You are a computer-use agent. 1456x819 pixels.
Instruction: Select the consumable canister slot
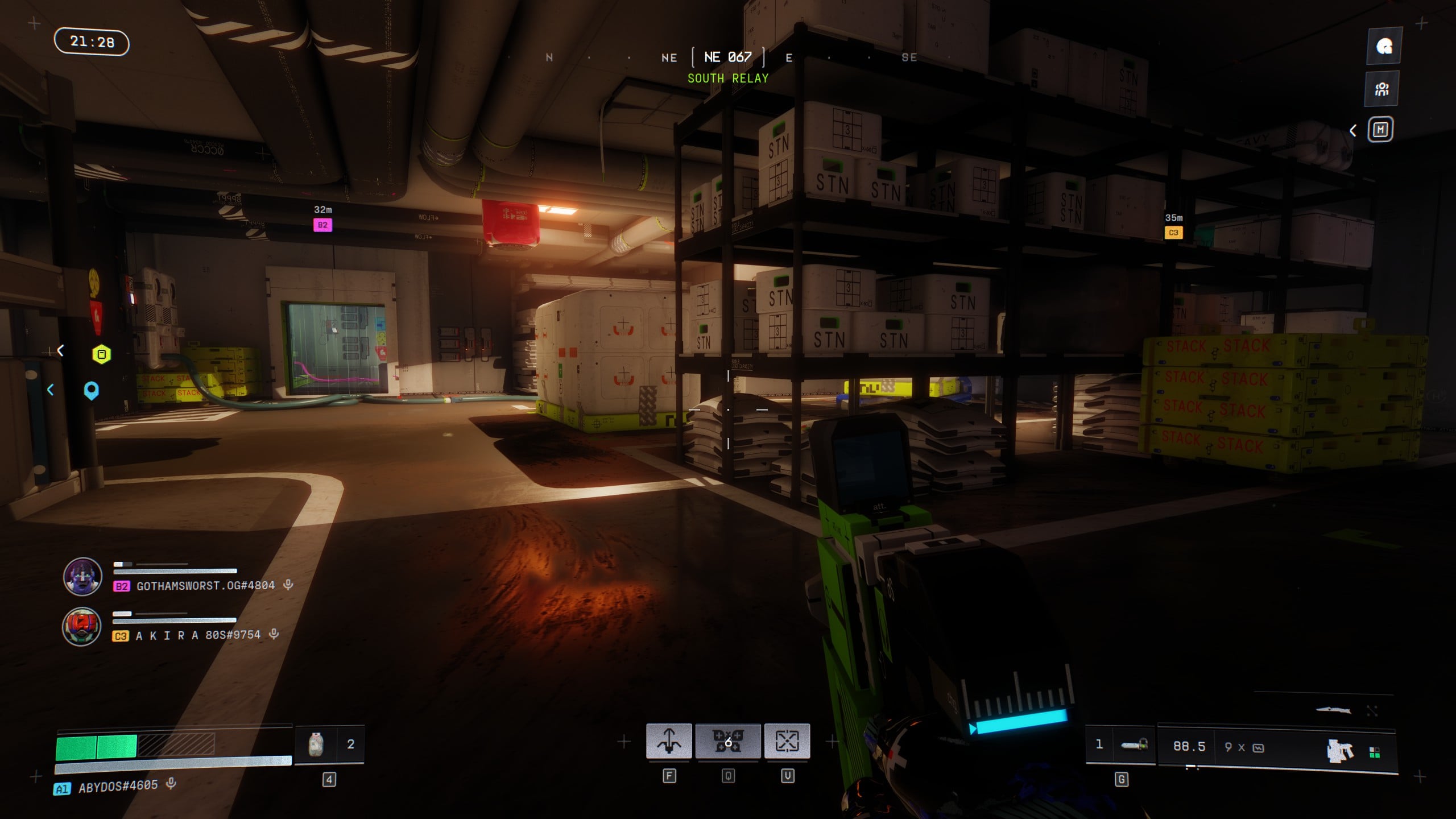pos(316,744)
